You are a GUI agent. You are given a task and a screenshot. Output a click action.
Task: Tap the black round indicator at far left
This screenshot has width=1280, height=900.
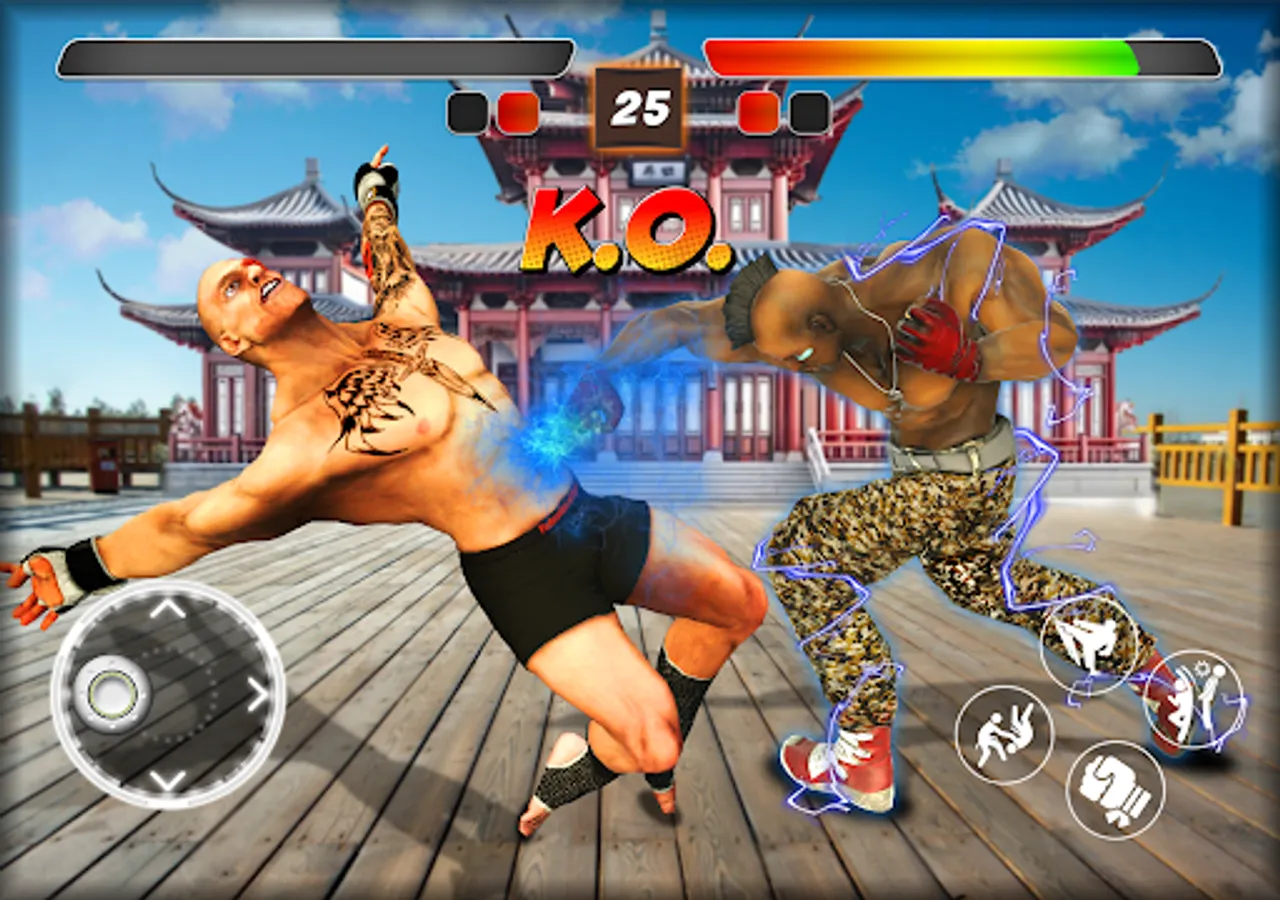coord(466,111)
